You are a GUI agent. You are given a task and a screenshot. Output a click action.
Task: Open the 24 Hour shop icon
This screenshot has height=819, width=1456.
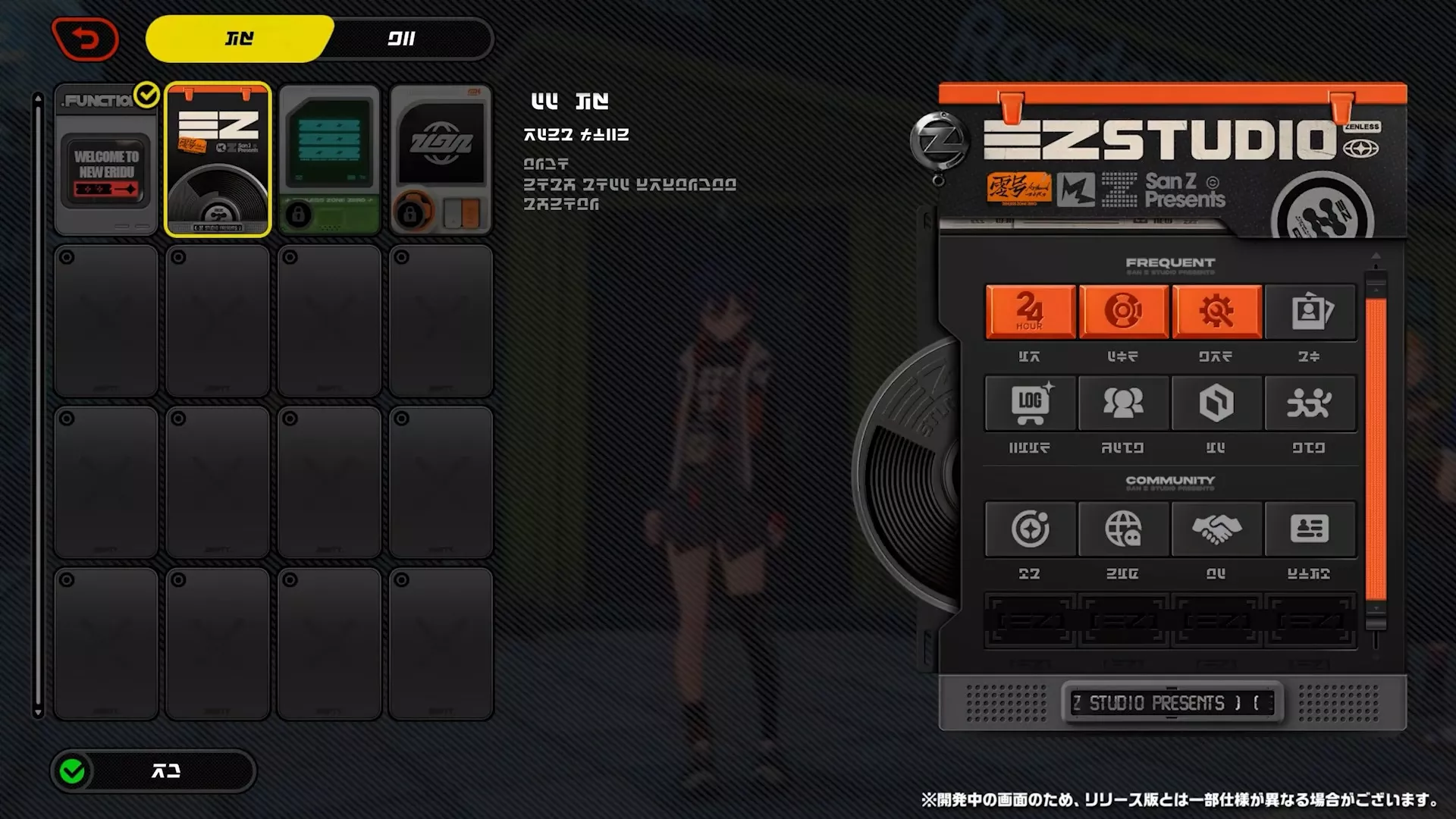[1029, 312]
